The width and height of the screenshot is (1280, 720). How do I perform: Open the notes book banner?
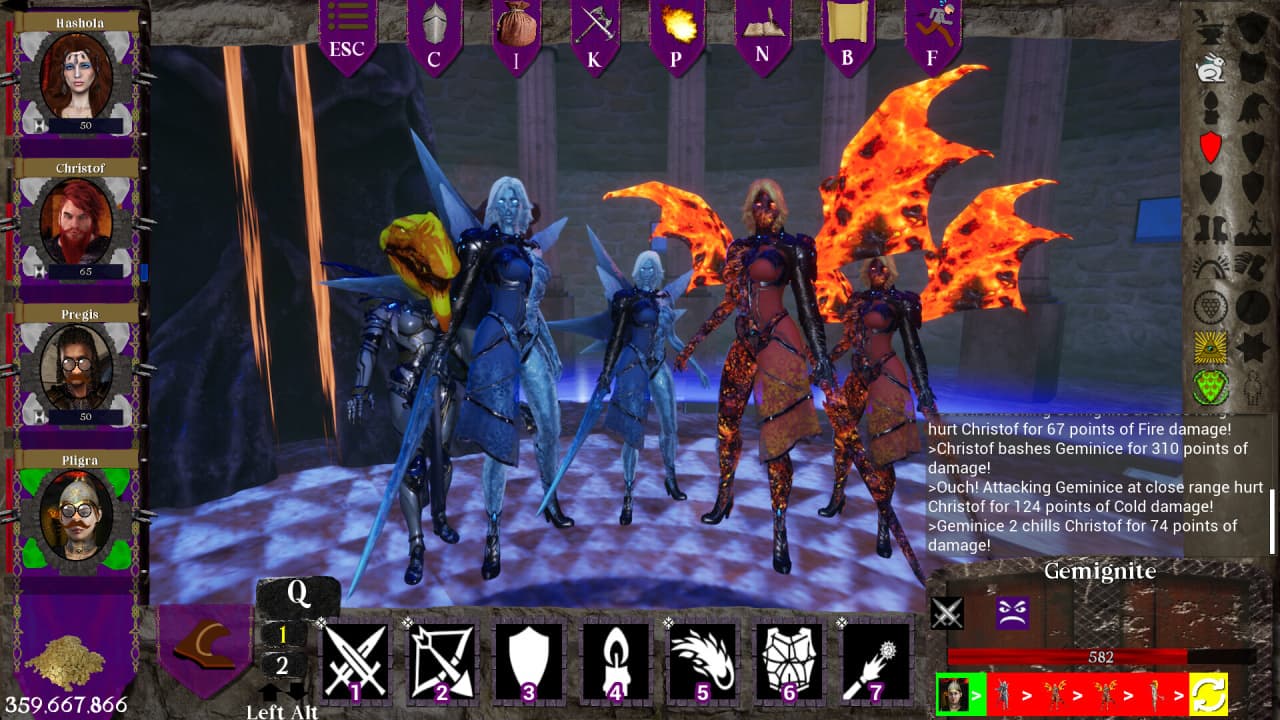tap(762, 34)
